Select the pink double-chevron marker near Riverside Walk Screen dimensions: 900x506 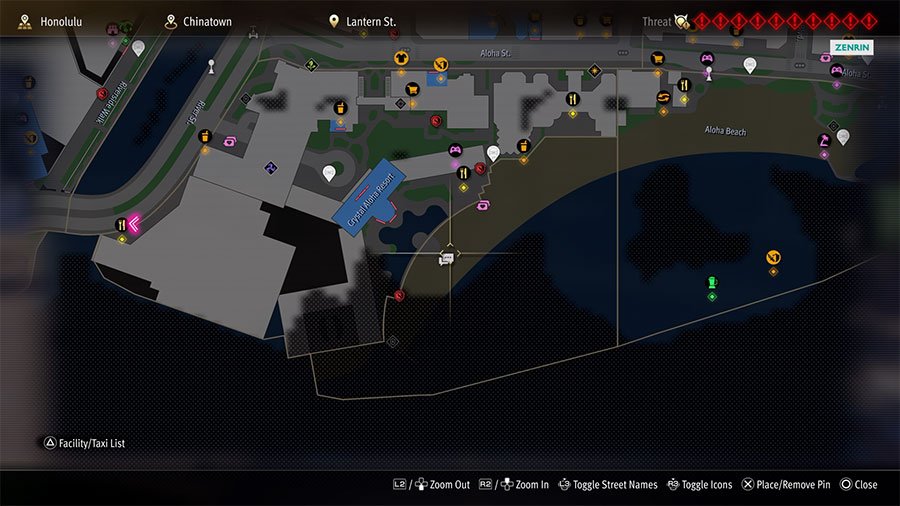click(133, 224)
